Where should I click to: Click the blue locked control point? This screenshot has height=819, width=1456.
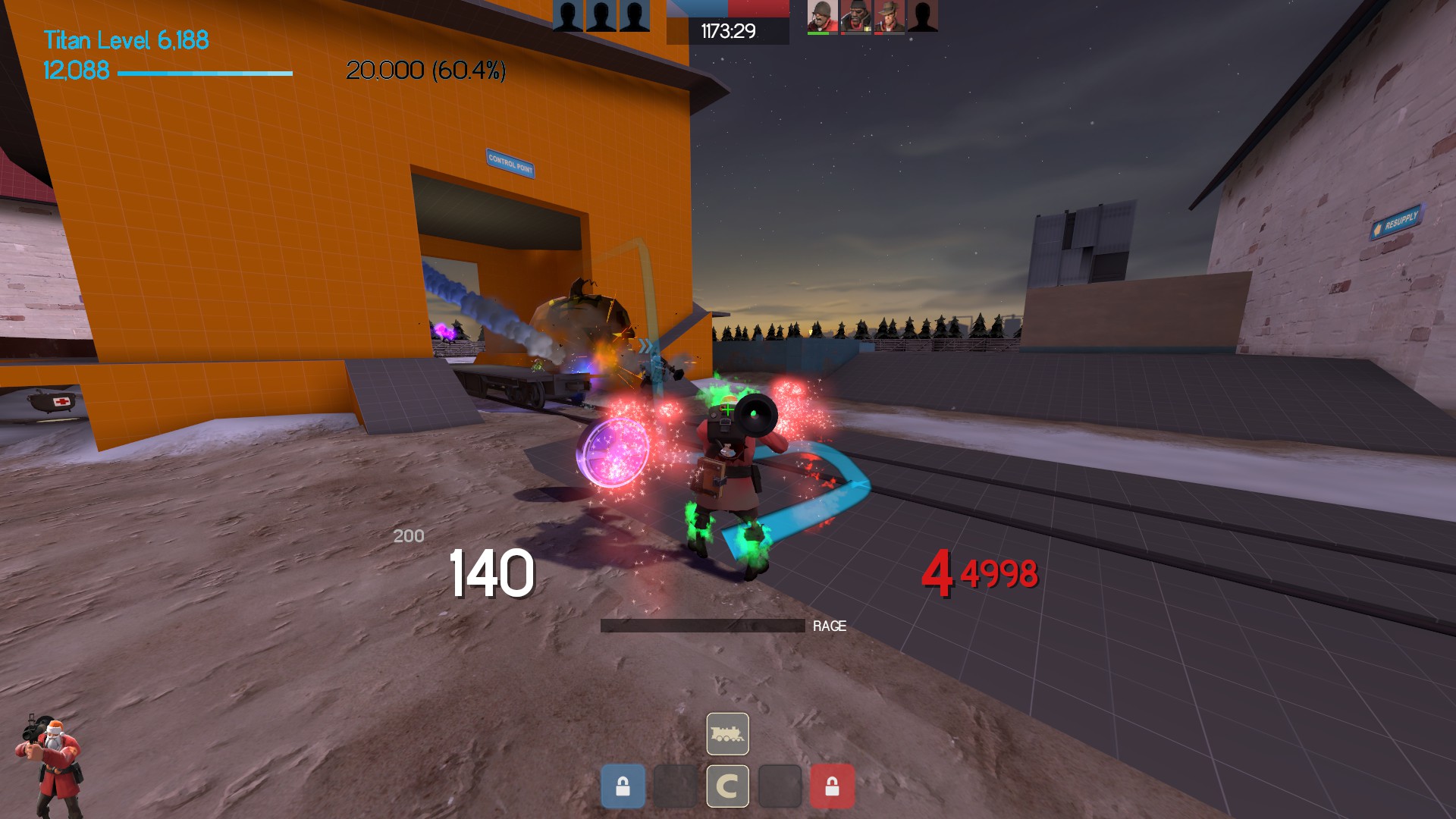(623, 786)
